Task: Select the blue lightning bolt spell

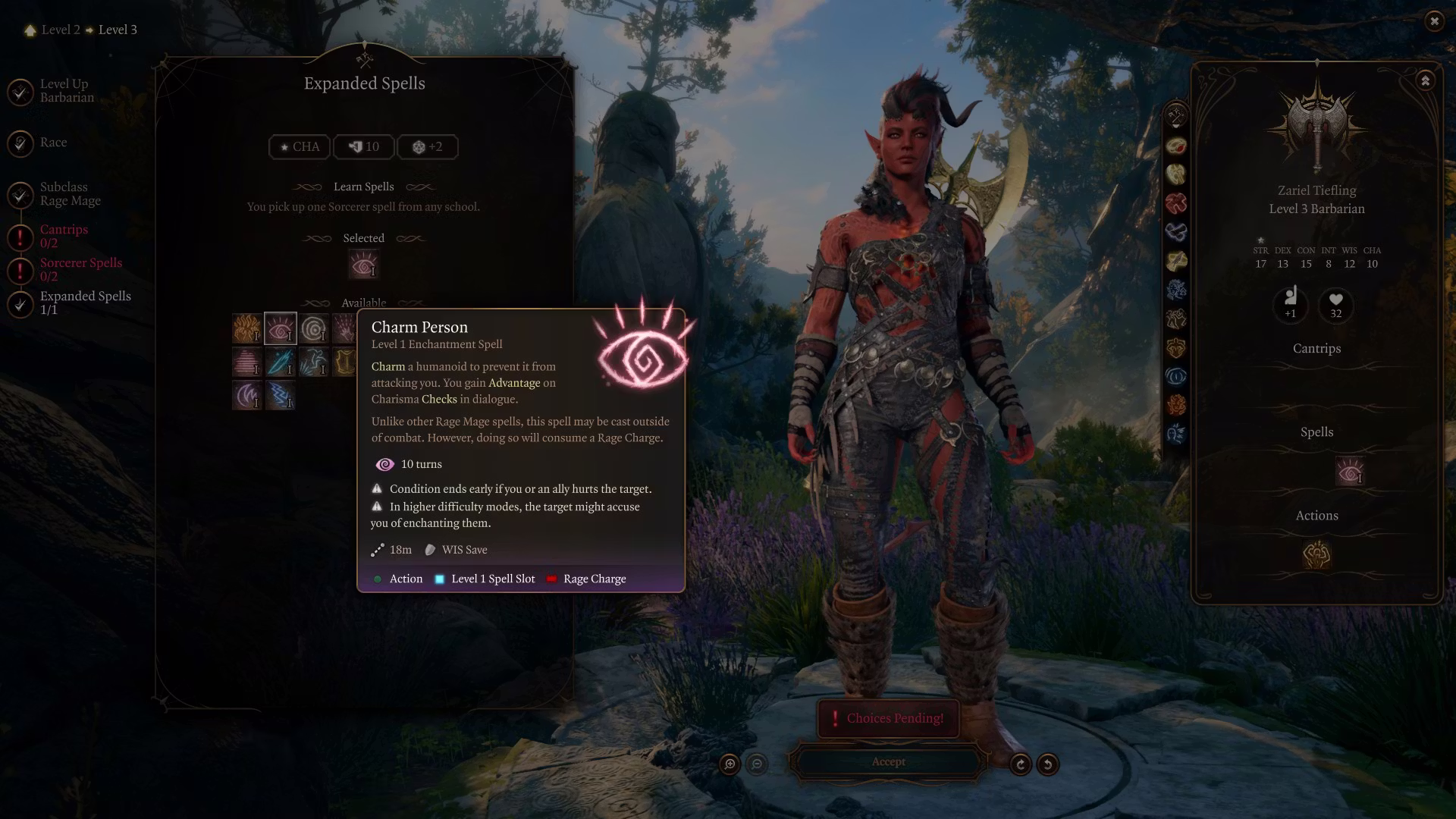Action: click(280, 396)
